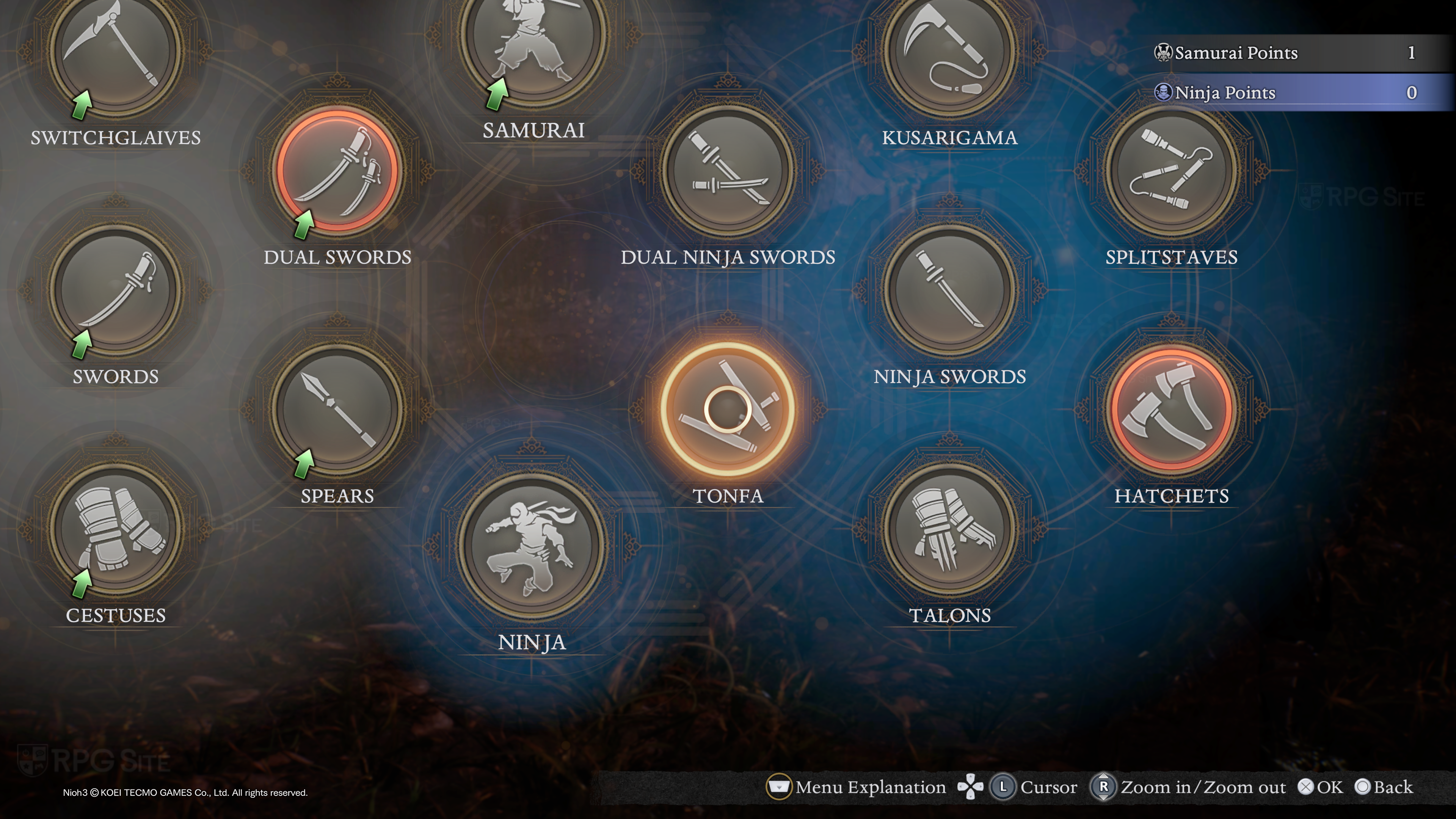
Task: Select the Ninja Points row
Action: 1294,93
